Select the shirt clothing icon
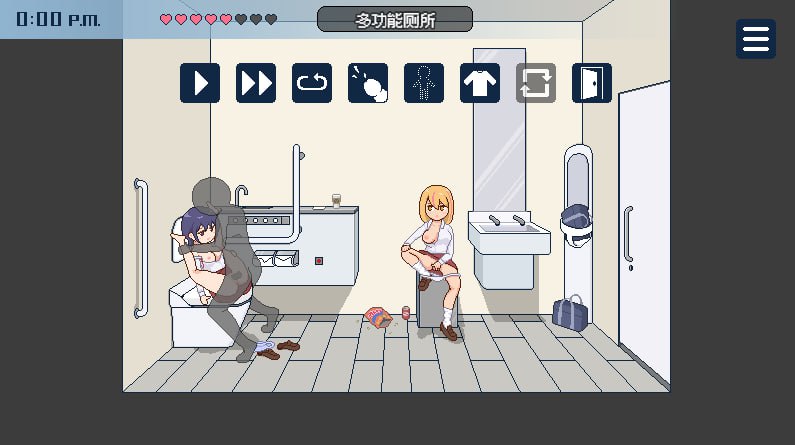The image size is (795, 445). [x=480, y=83]
